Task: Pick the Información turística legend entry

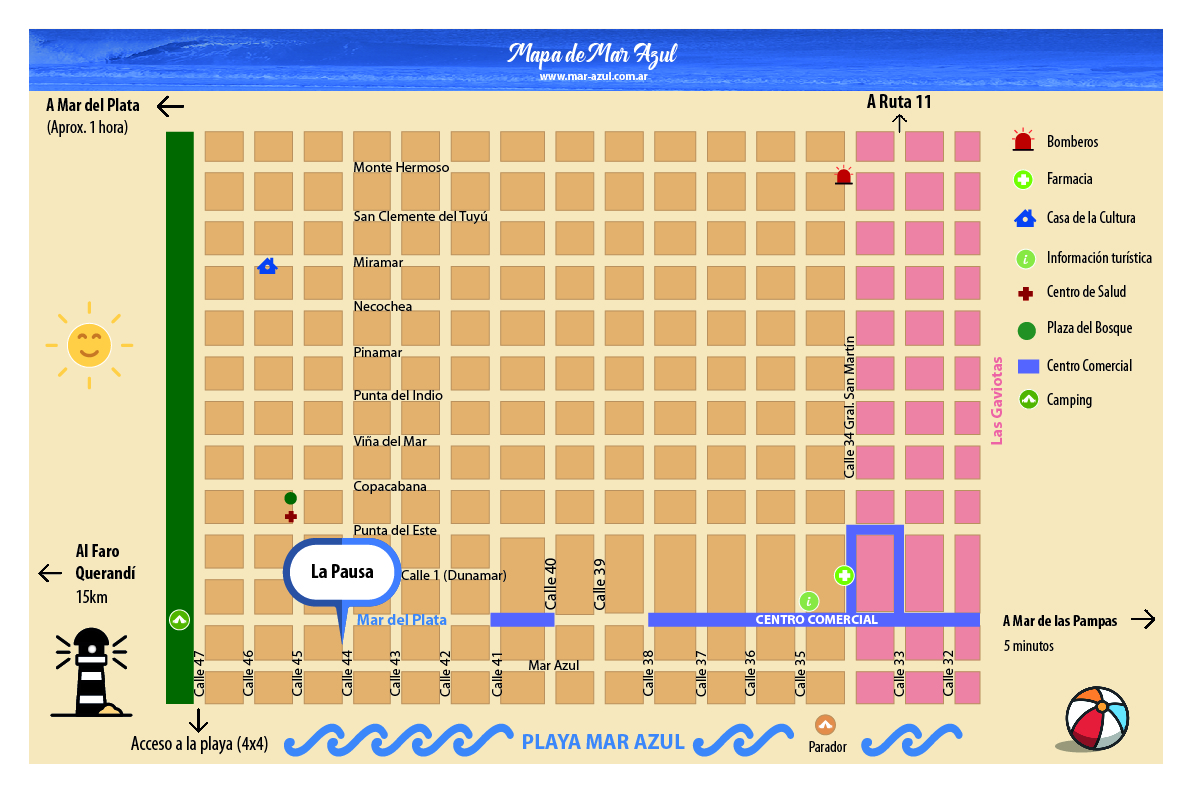Action: point(1098,258)
